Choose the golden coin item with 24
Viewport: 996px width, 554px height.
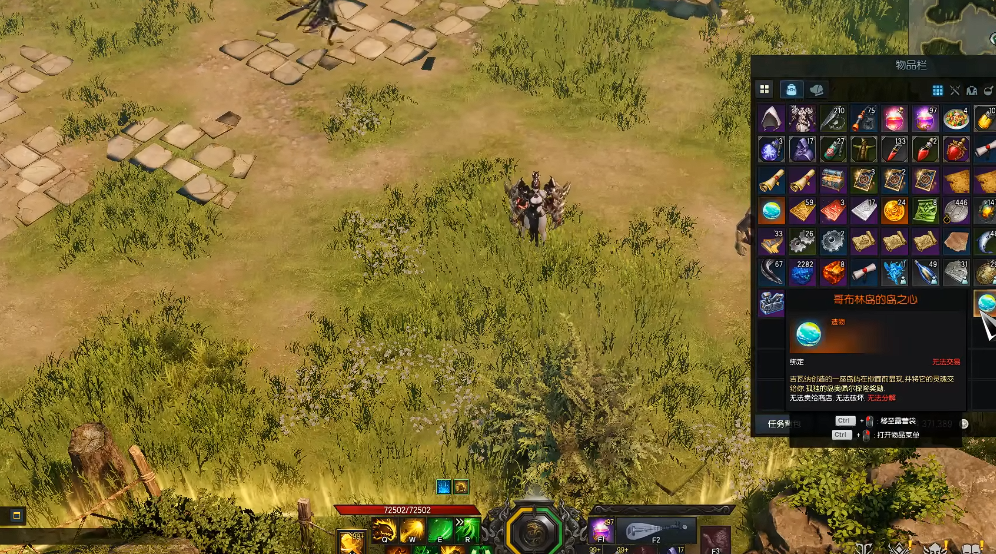(x=894, y=211)
